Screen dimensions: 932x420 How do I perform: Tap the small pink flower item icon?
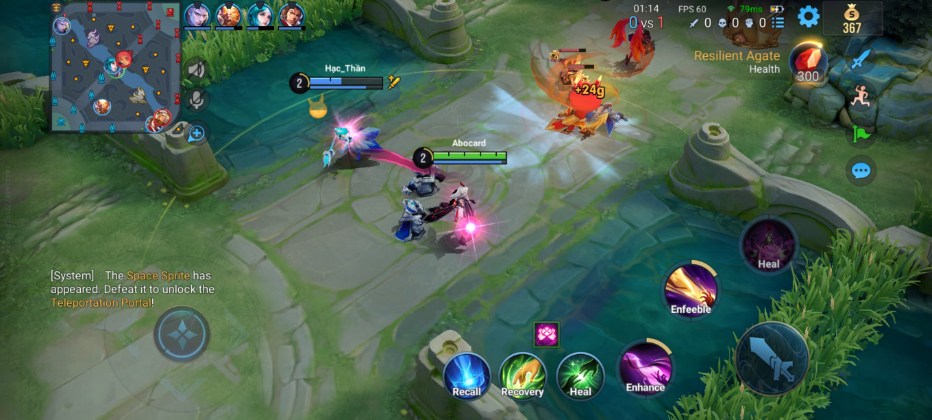tap(546, 335)
